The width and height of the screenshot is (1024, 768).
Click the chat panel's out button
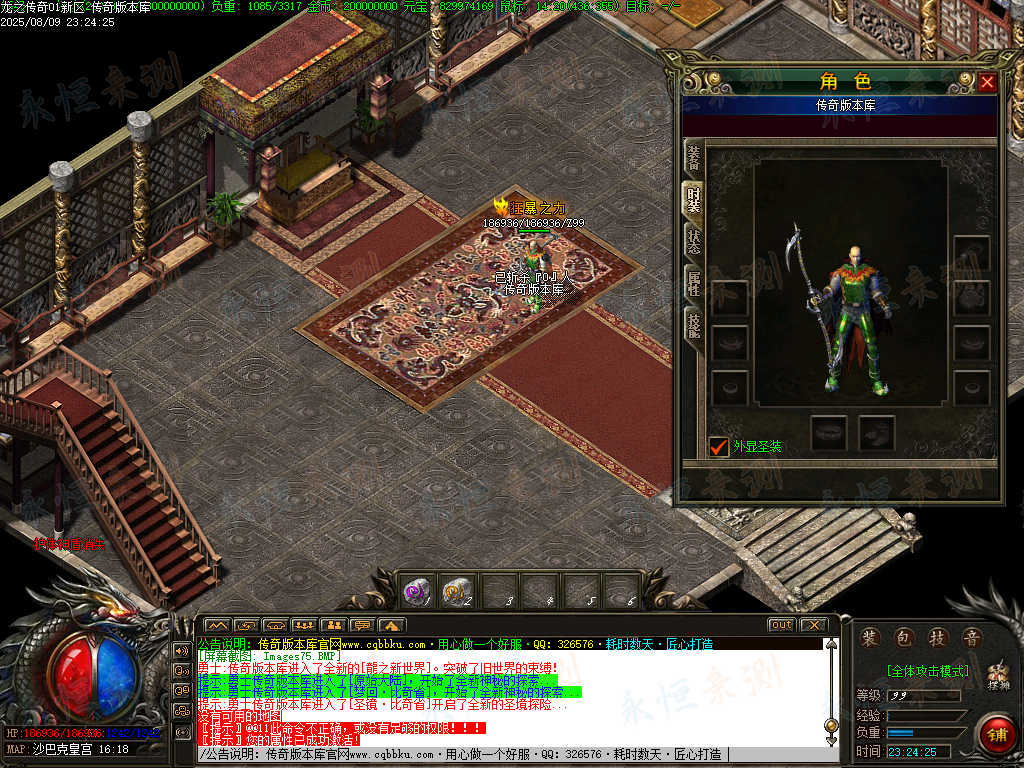[x=781, y=625]
